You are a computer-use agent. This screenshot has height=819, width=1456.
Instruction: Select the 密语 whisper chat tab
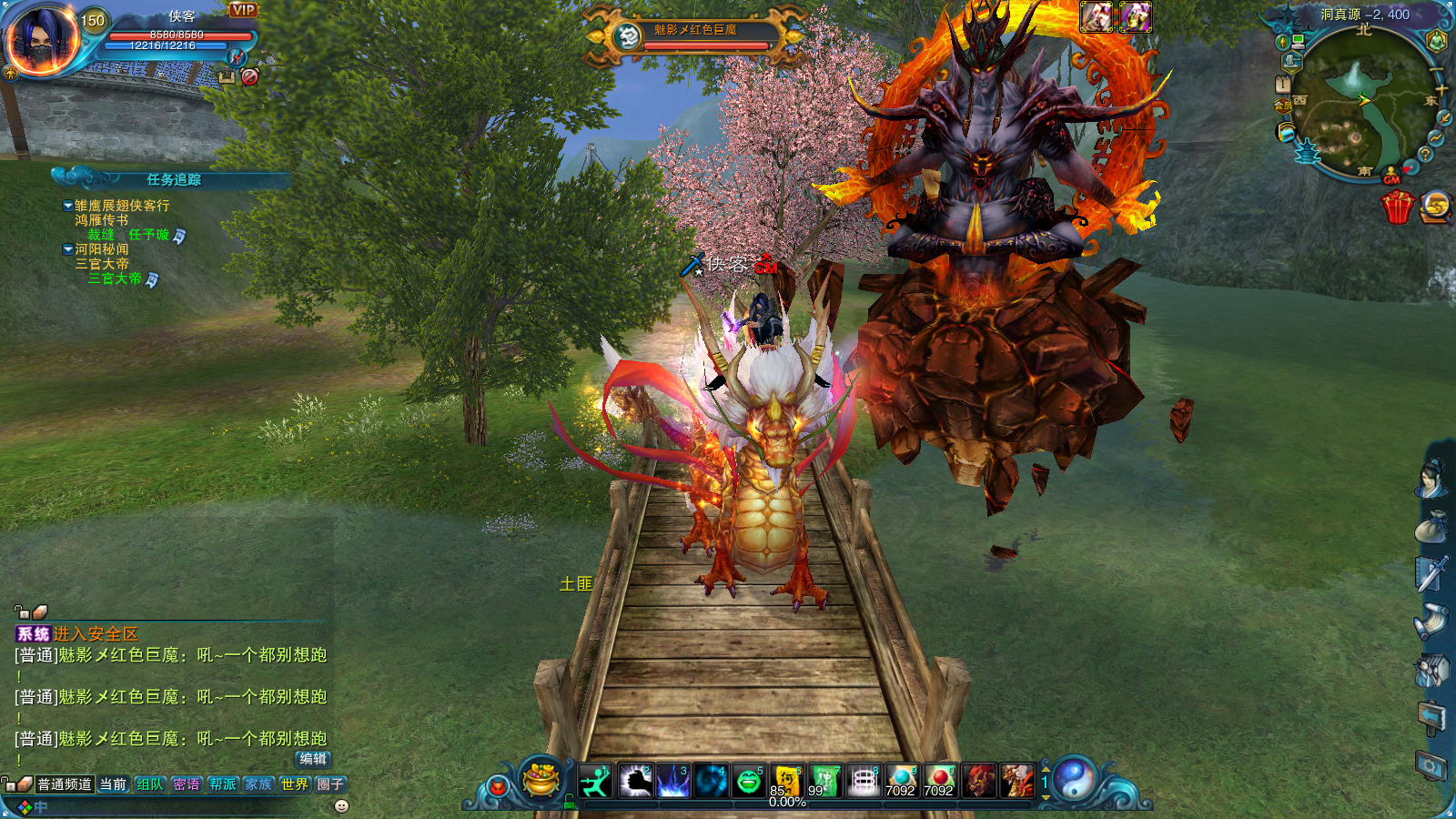[x=186, y=784]
